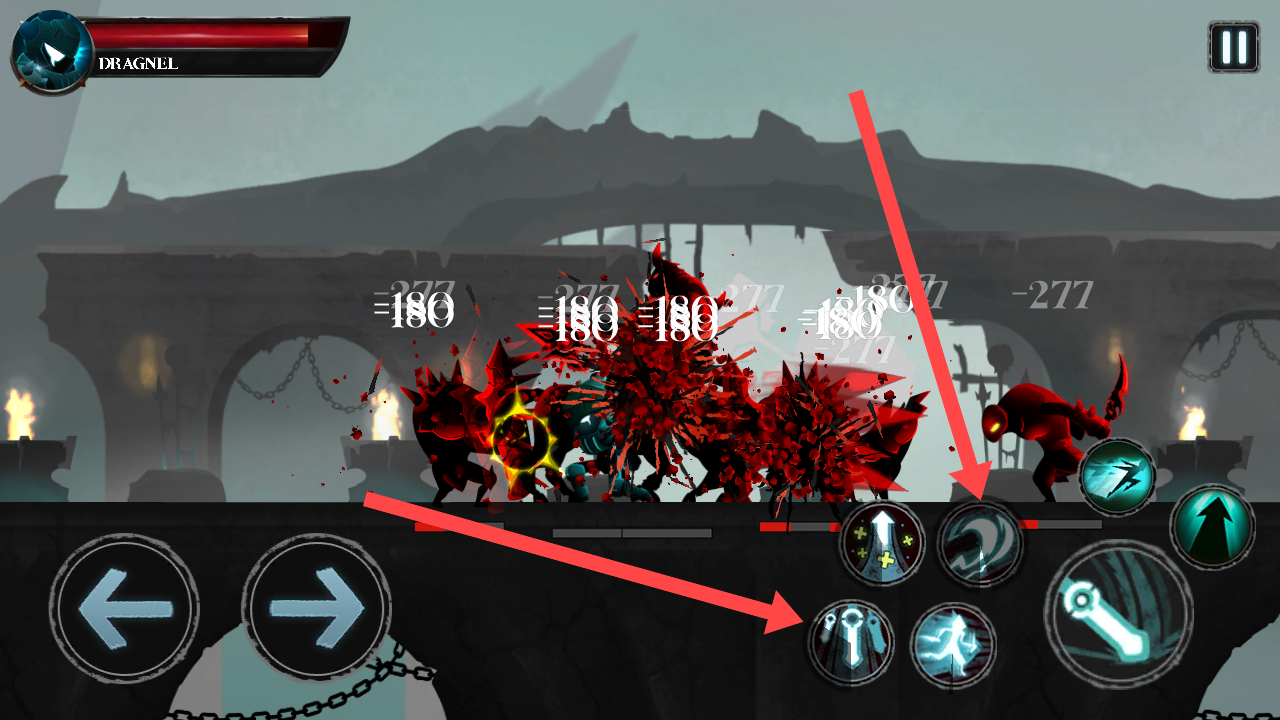Cast the triple swords skill

(x=849, y=641)
